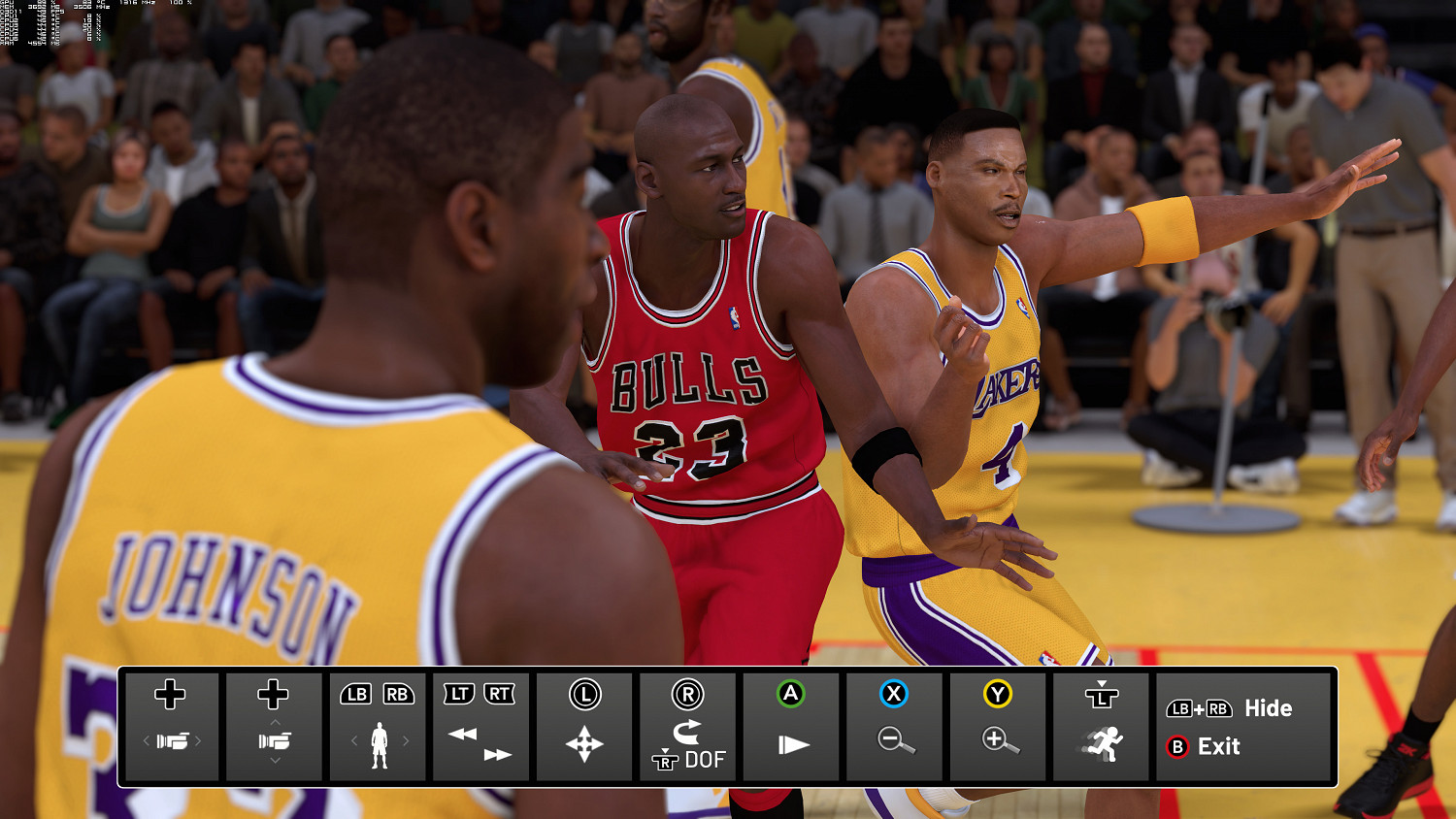Image resolution: width=1456 pixels, height=819 pixels.
Task: Click the RT trigger glyph
Action: click(x=497, y=694)
